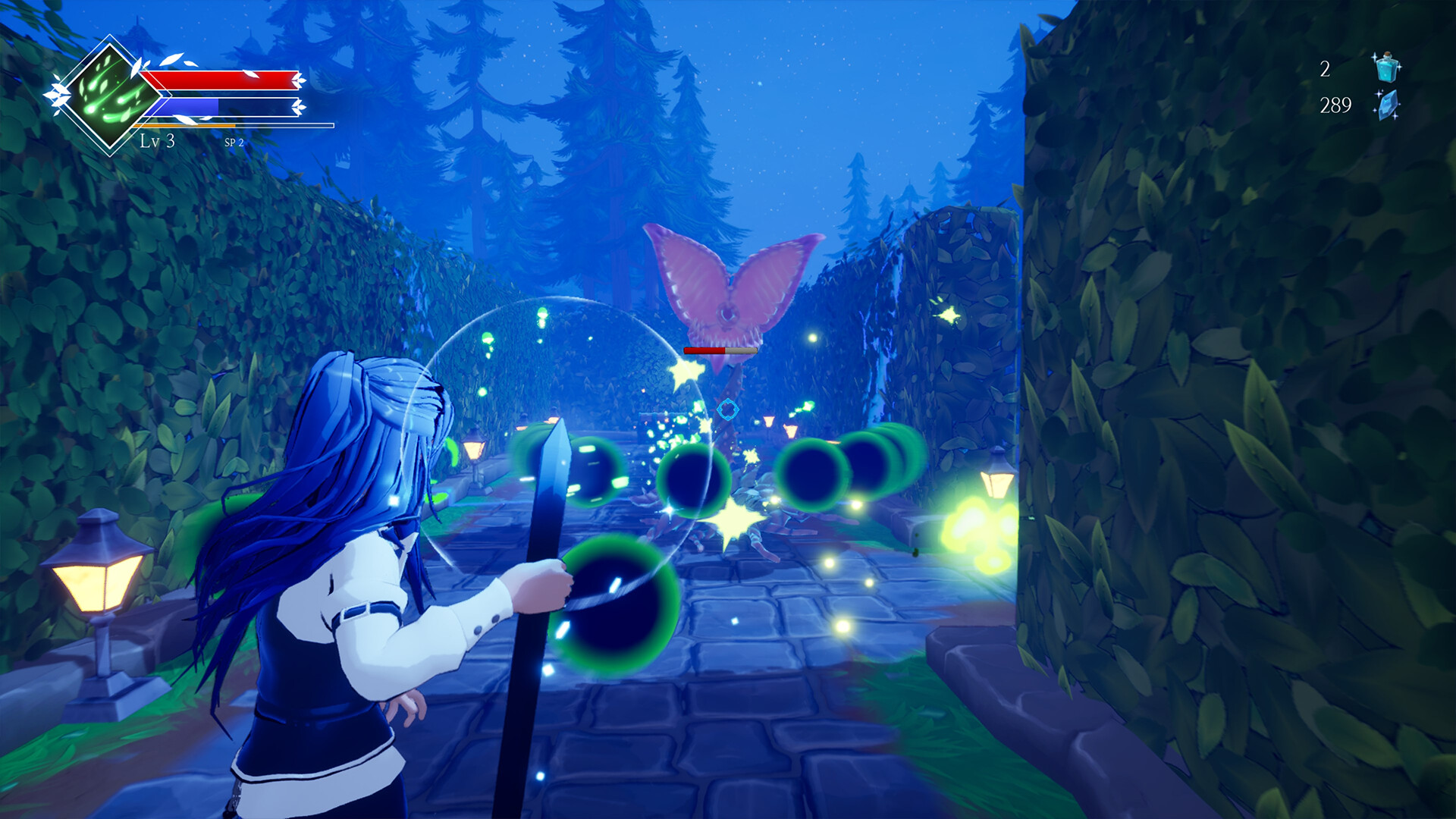Click the blue mana bar

pyautogui.click(x=187, y=105)
